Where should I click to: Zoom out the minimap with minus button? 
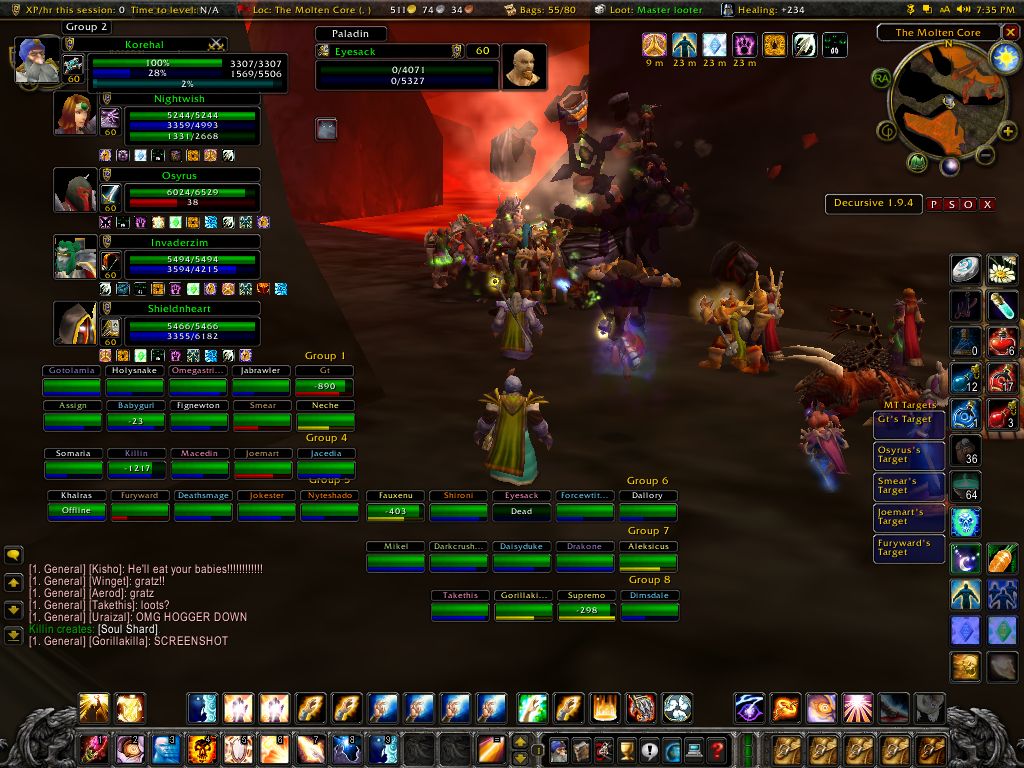[x=985, y=156]
